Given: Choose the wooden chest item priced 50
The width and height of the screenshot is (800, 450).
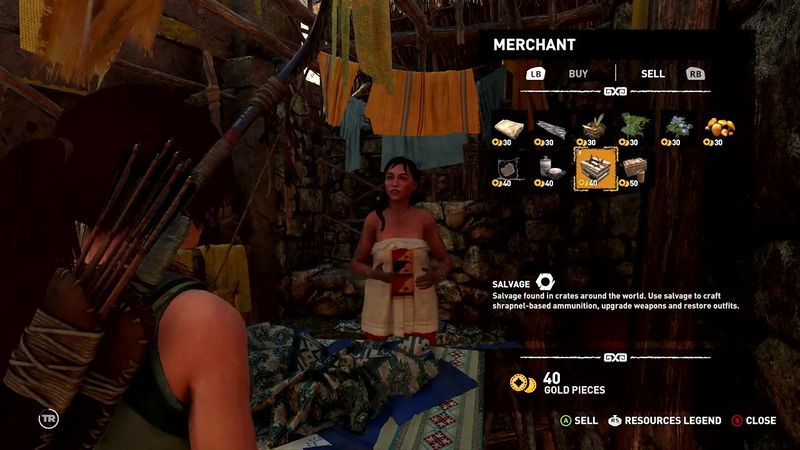Looking at the screenshot, I should pyautogui.click(x=636, y=168).
